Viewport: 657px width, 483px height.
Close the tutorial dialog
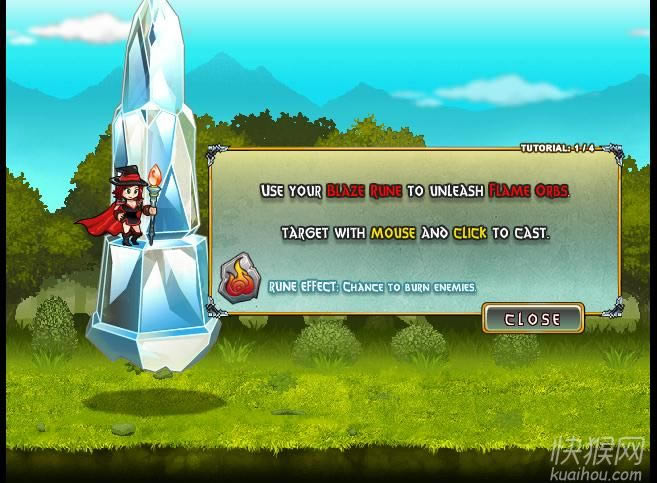click(x=532, y=318)
